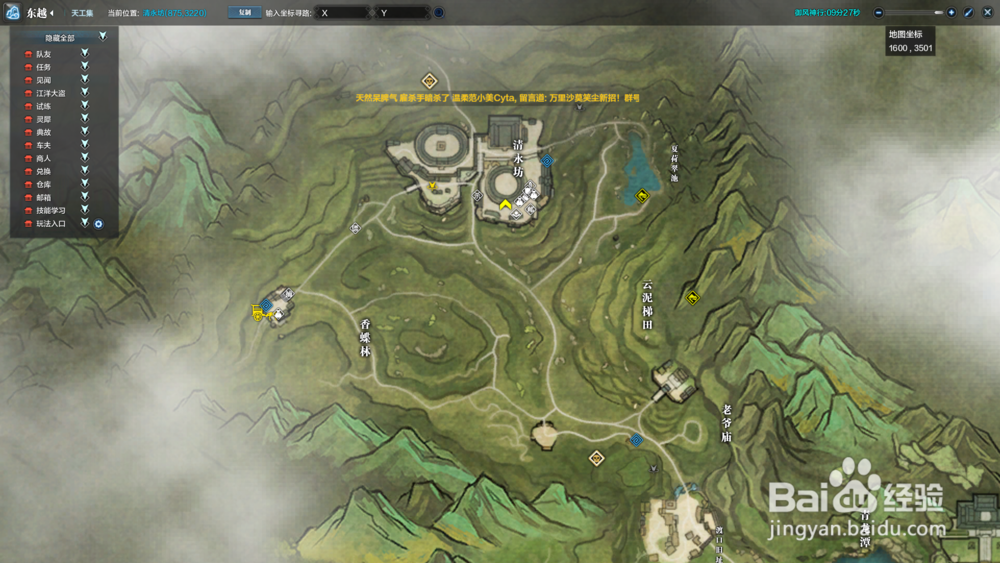
Task: Start pathfinding with the round go button
Action: point(439,13)
